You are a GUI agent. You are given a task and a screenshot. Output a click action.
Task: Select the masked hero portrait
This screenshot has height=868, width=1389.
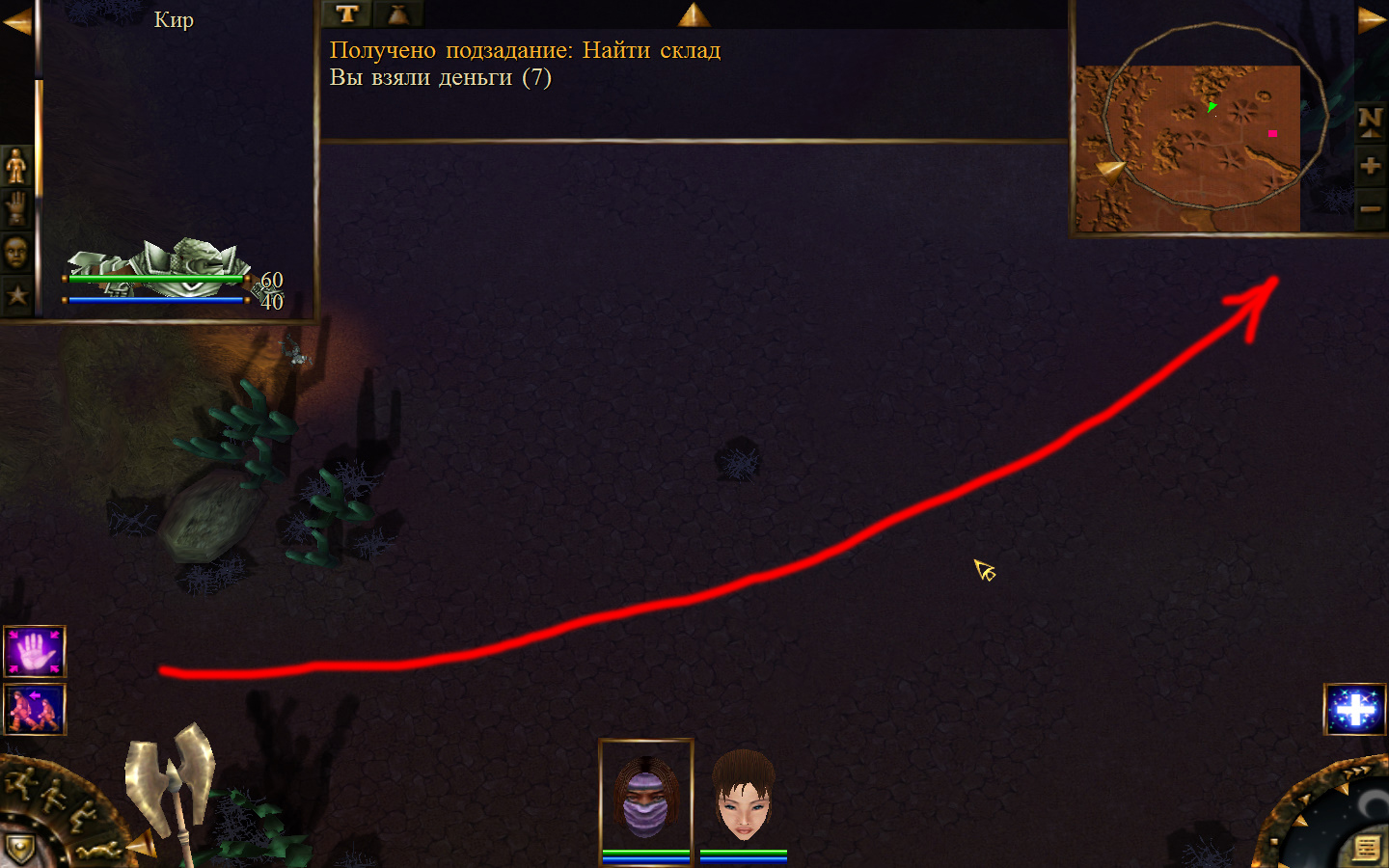(645, 797)
